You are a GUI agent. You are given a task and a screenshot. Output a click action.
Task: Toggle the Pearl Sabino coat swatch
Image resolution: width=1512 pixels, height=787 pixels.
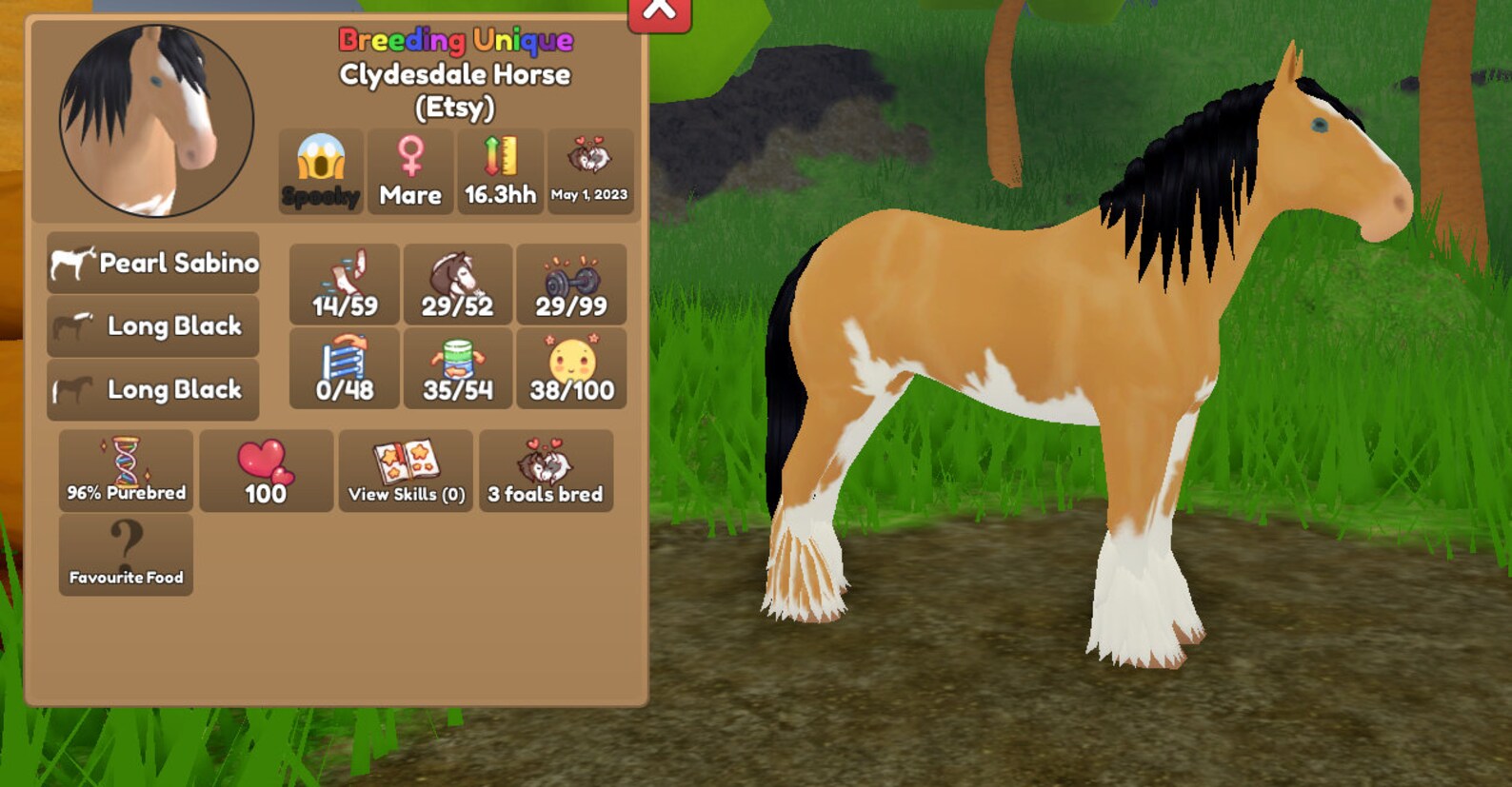click(x=152, y=264)
